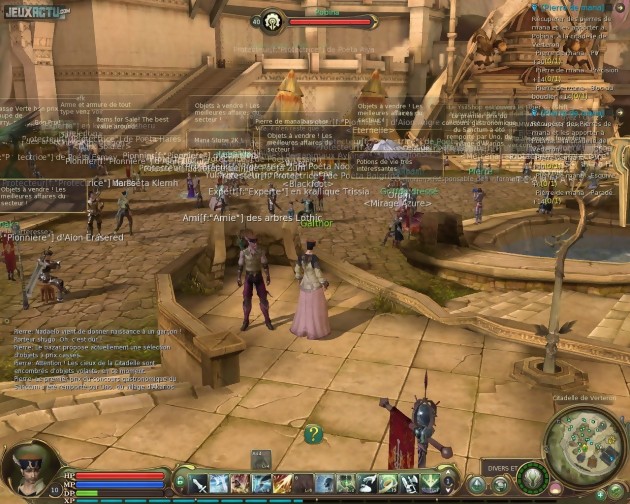Use the item slot above the hotbar
630x504 pixels.
pos(261,459)
